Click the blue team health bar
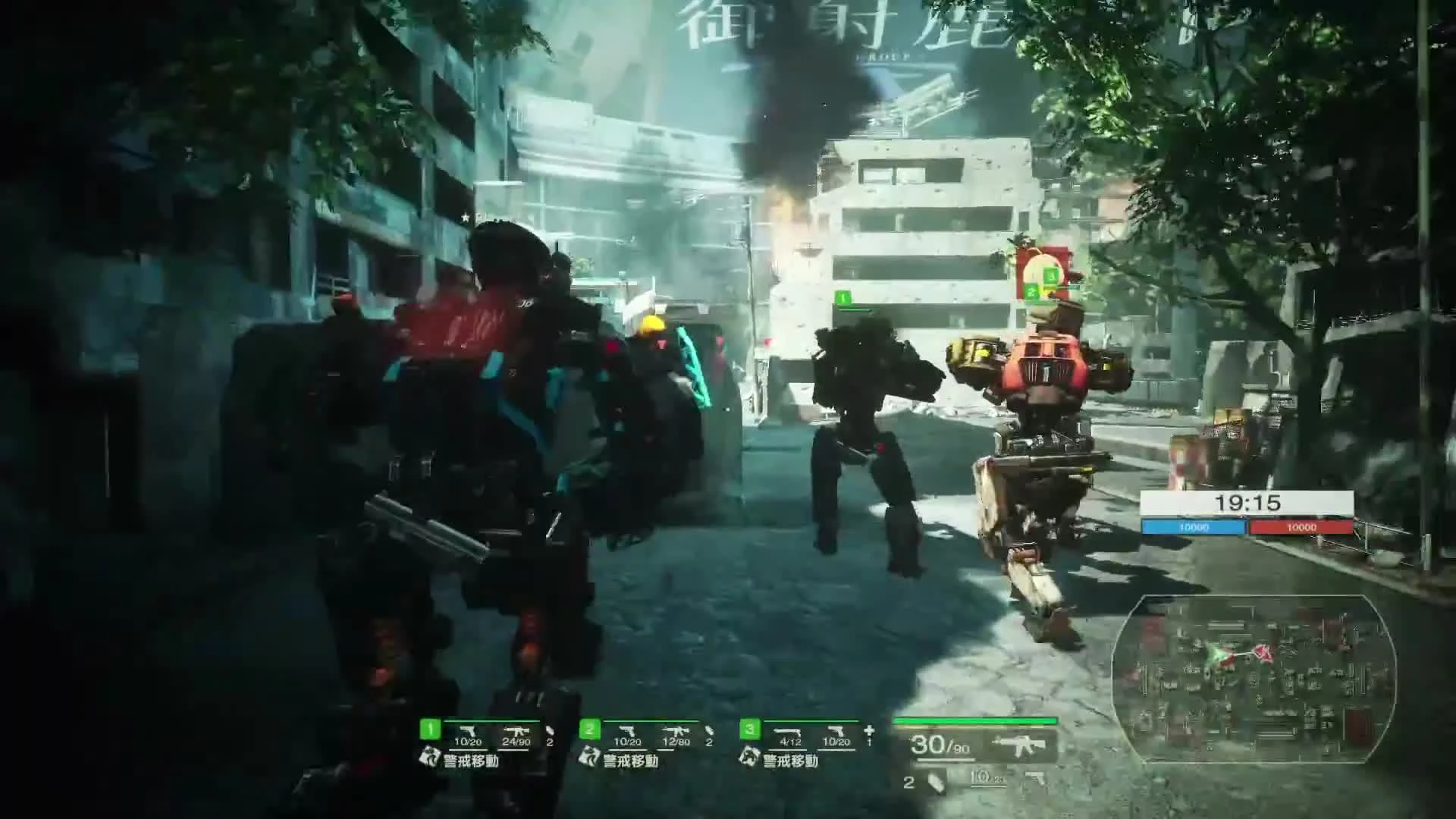1456x819 pixels. pos(1196,525)
